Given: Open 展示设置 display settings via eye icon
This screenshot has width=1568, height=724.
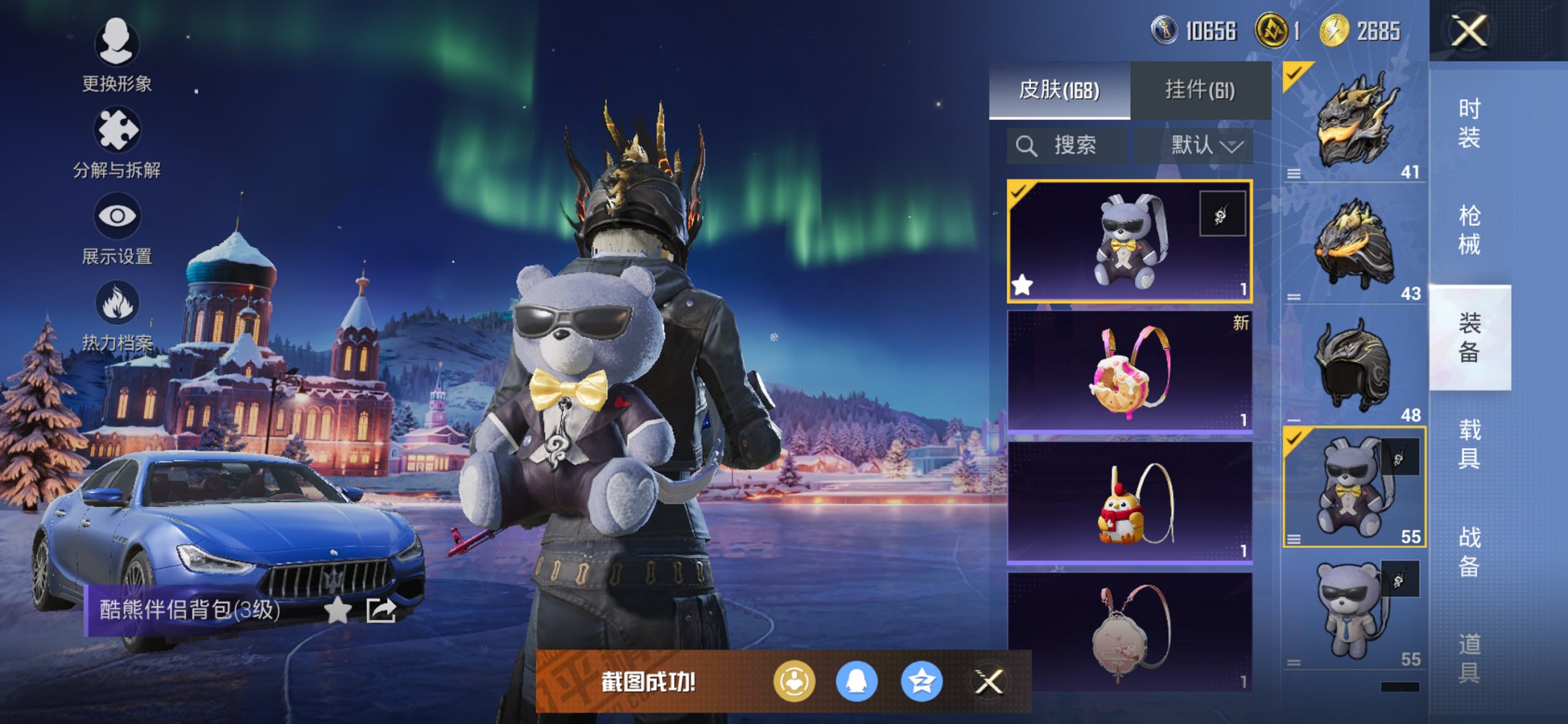Looking at the screenshot, I should [x=117, y=216].
